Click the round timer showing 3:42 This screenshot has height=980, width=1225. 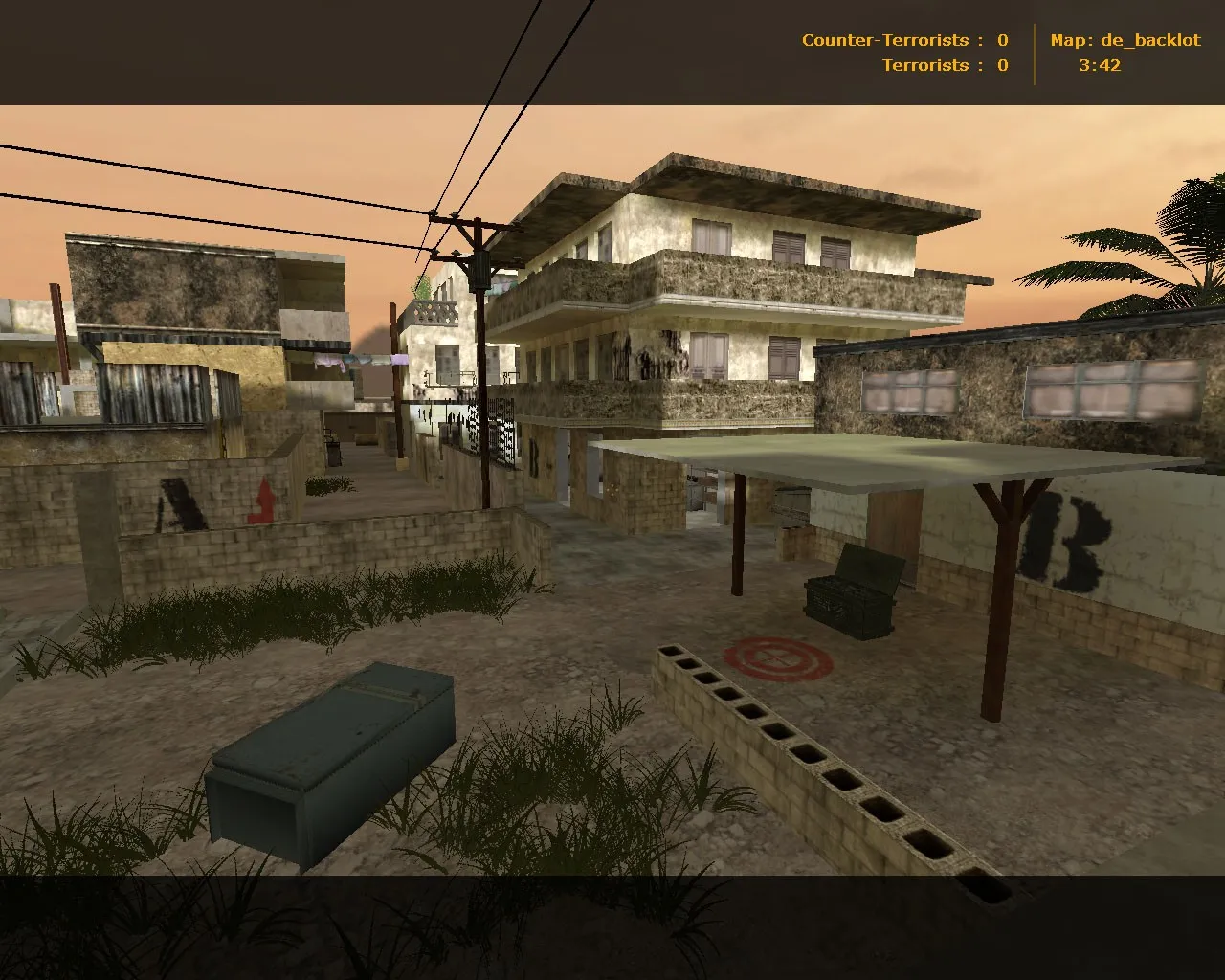pos(1098,65)
